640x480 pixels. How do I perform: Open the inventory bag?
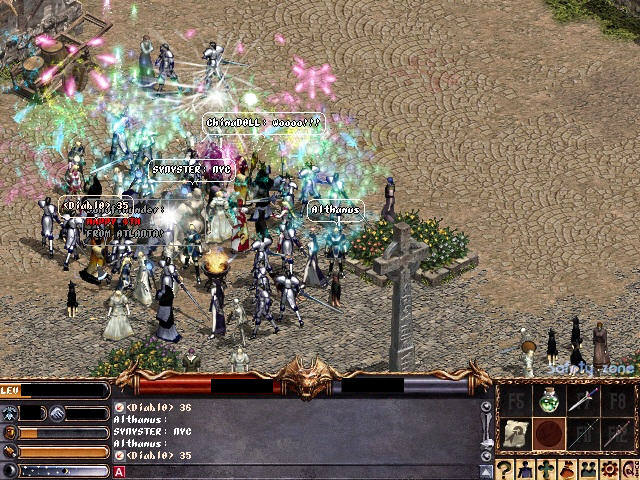pyautogui.click(x=565, y=469)
